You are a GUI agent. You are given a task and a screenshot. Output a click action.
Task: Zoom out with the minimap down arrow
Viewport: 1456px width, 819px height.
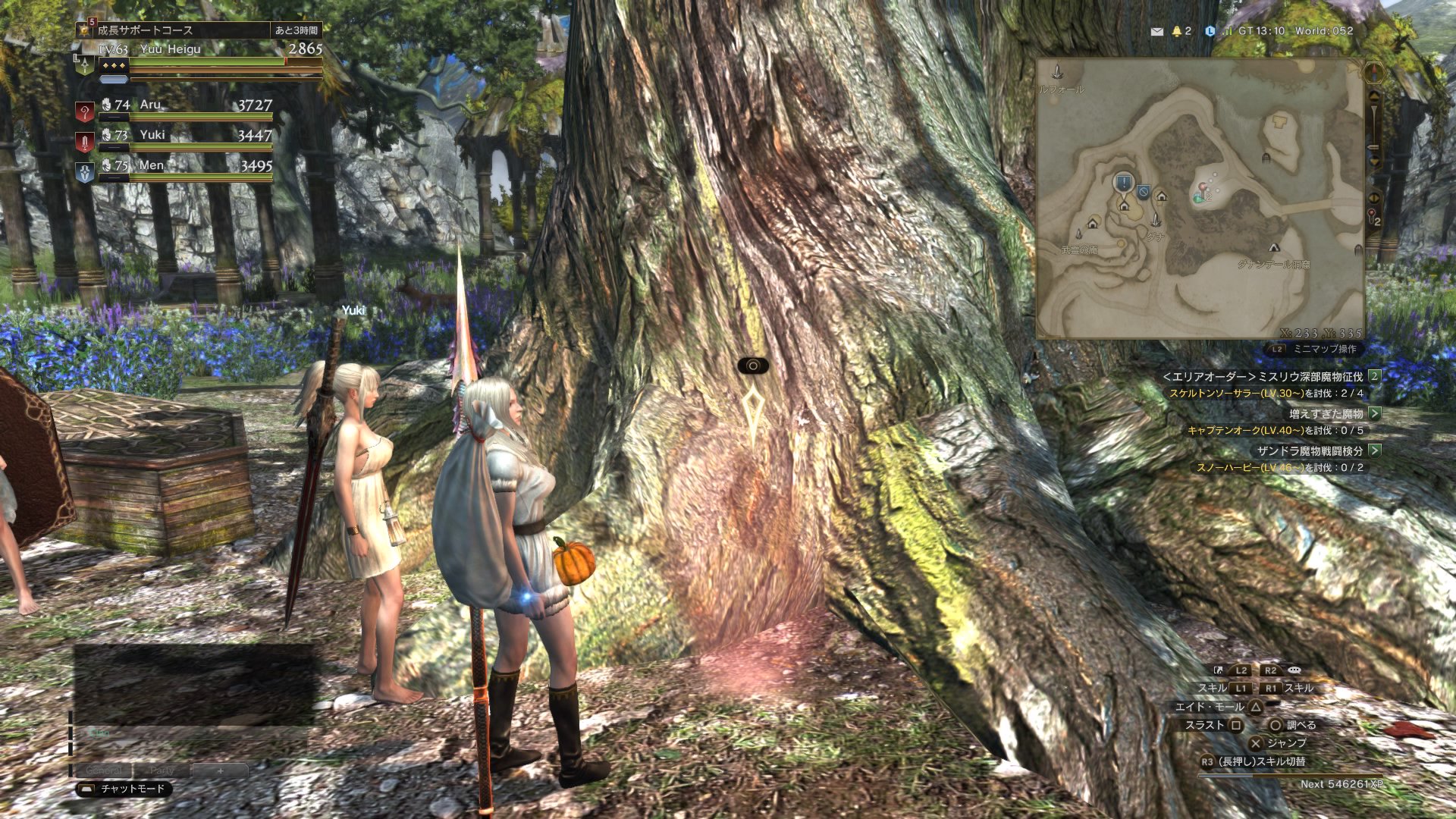1373,160
